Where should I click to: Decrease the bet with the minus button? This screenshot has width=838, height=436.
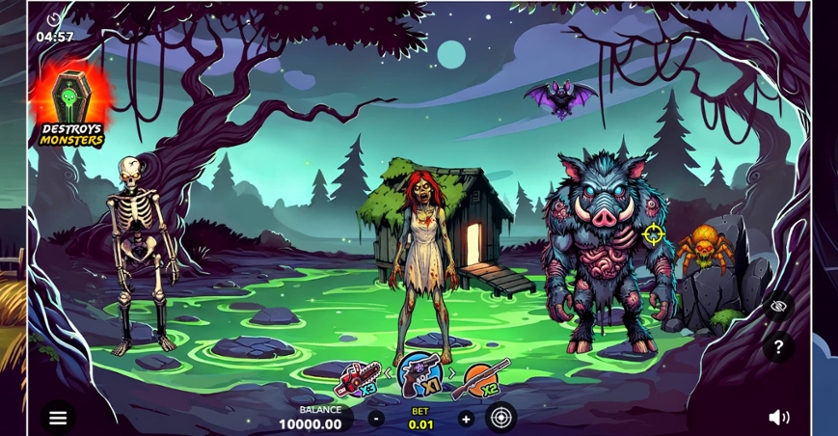[x=376, y=419]
